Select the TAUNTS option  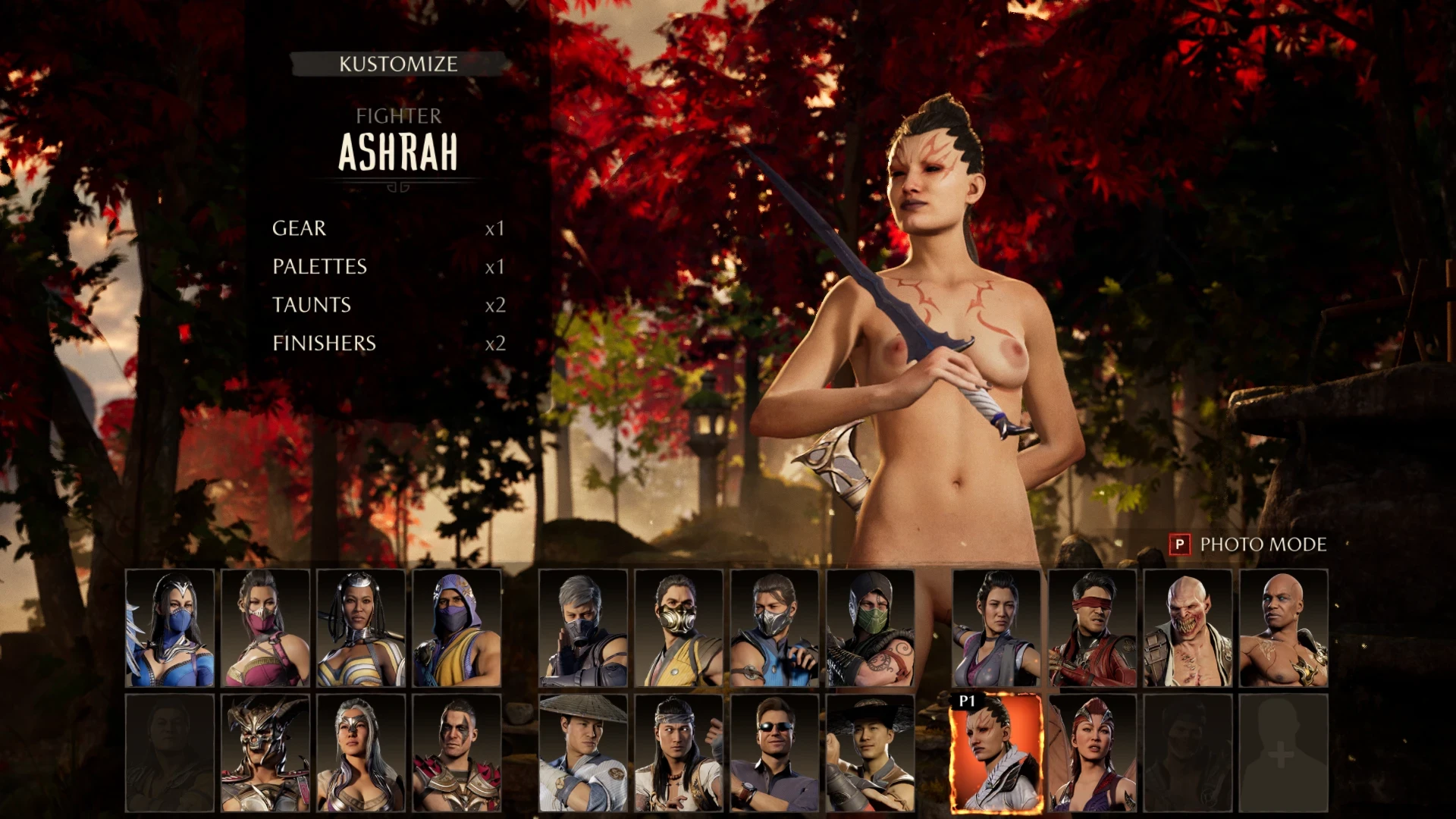[311, 305]
